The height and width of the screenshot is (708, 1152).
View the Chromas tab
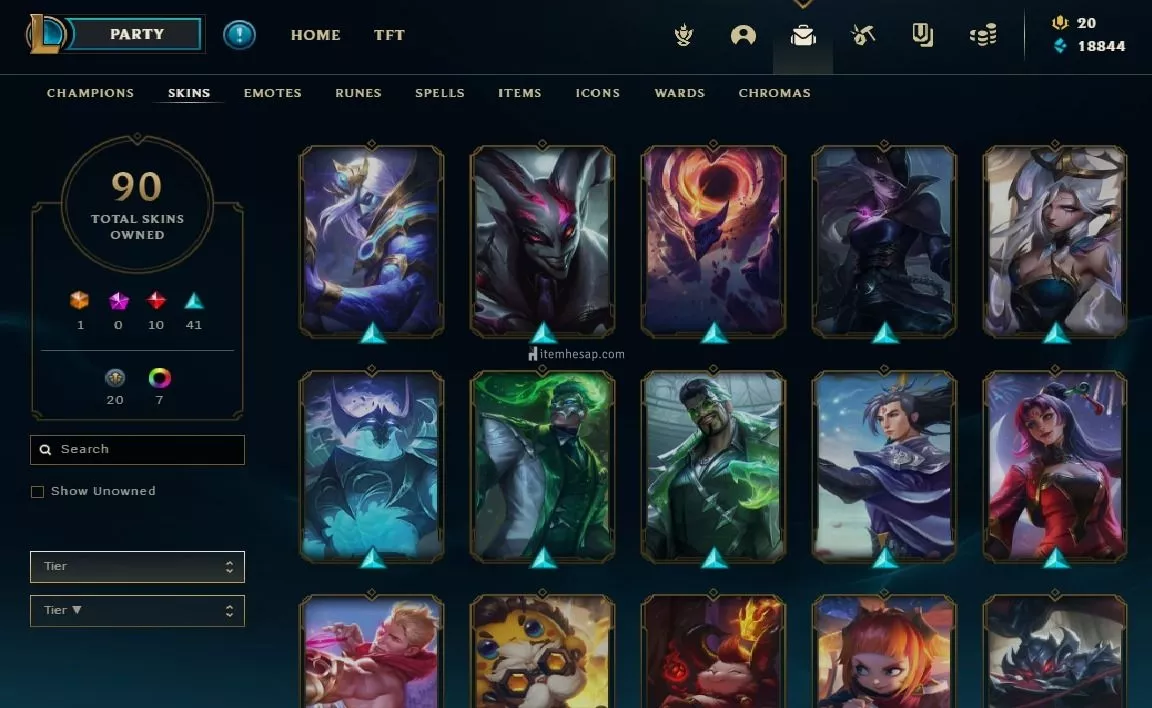pos(774,93)
